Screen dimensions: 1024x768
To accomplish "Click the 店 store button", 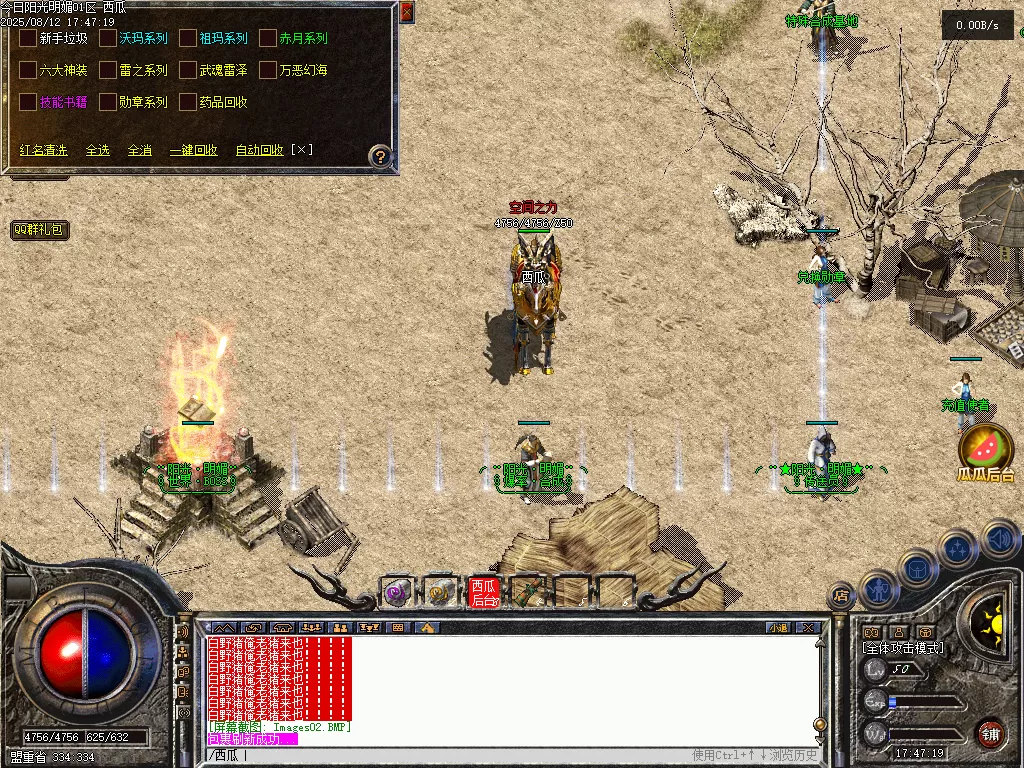I will pyautogui.click(x=841, y=597).
